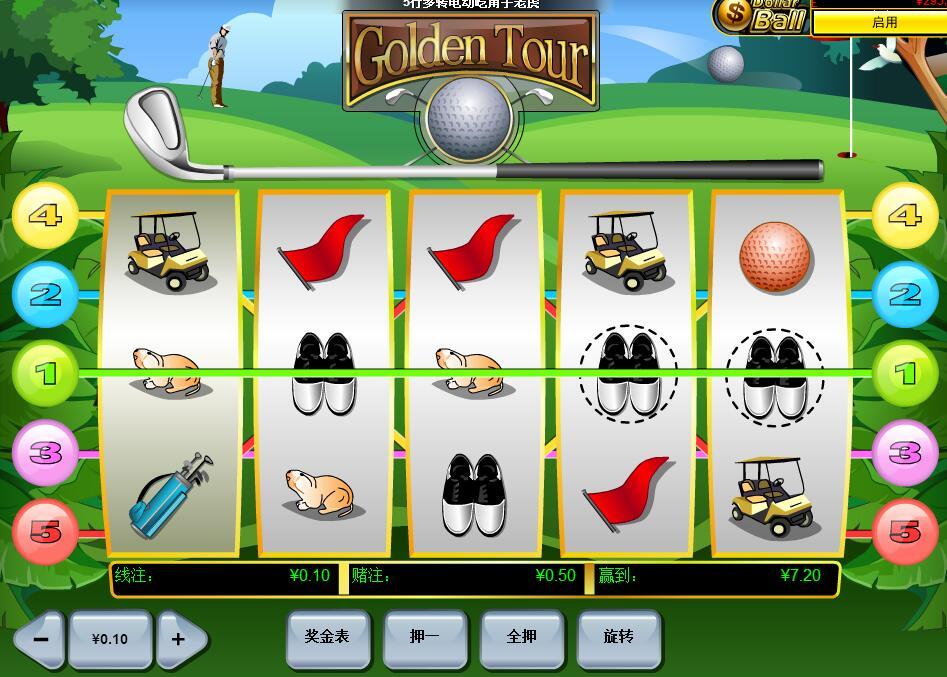The image size is (947, 677).
Task: Select pink payline 3 right of the reels
Action: 904,453
